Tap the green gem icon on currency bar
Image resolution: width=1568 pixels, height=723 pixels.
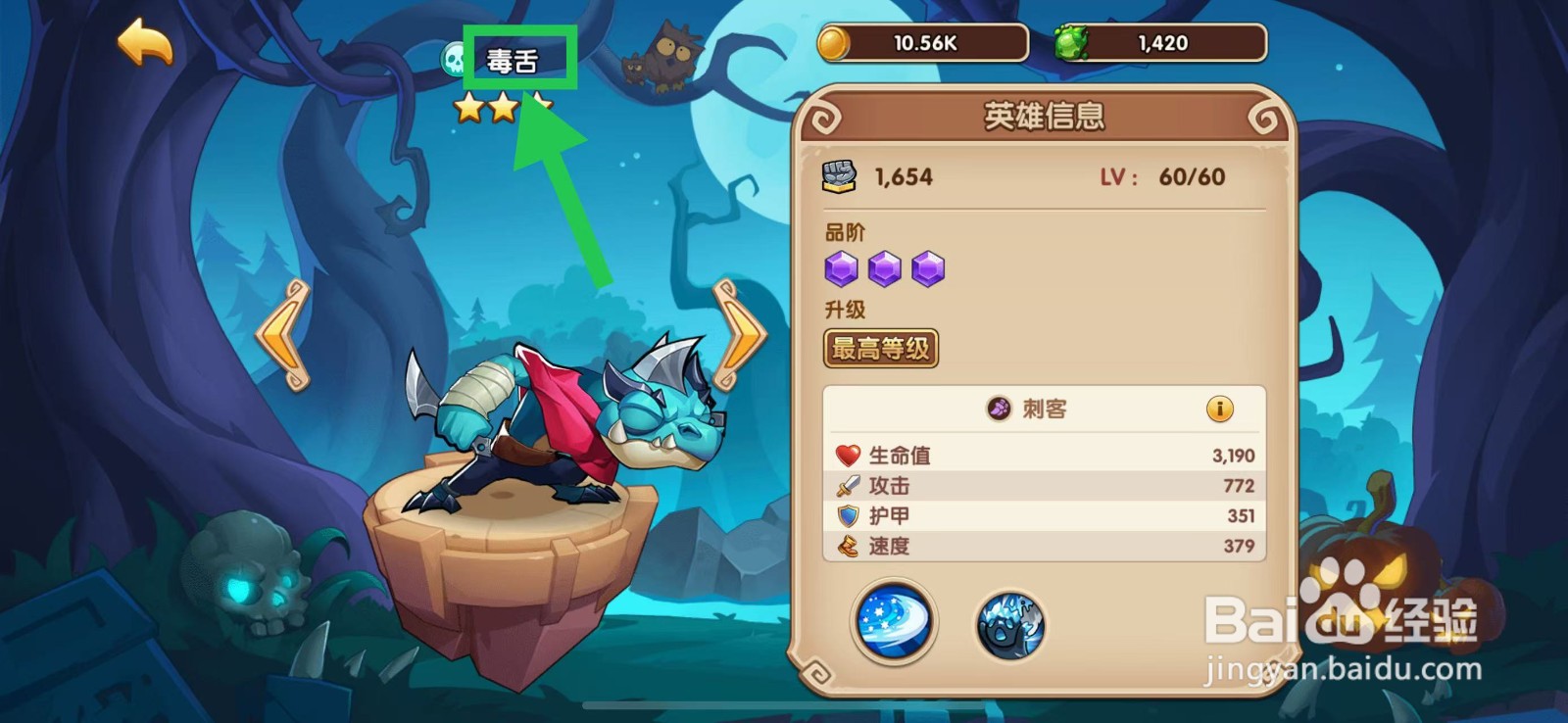click(x=1076, y=41)
